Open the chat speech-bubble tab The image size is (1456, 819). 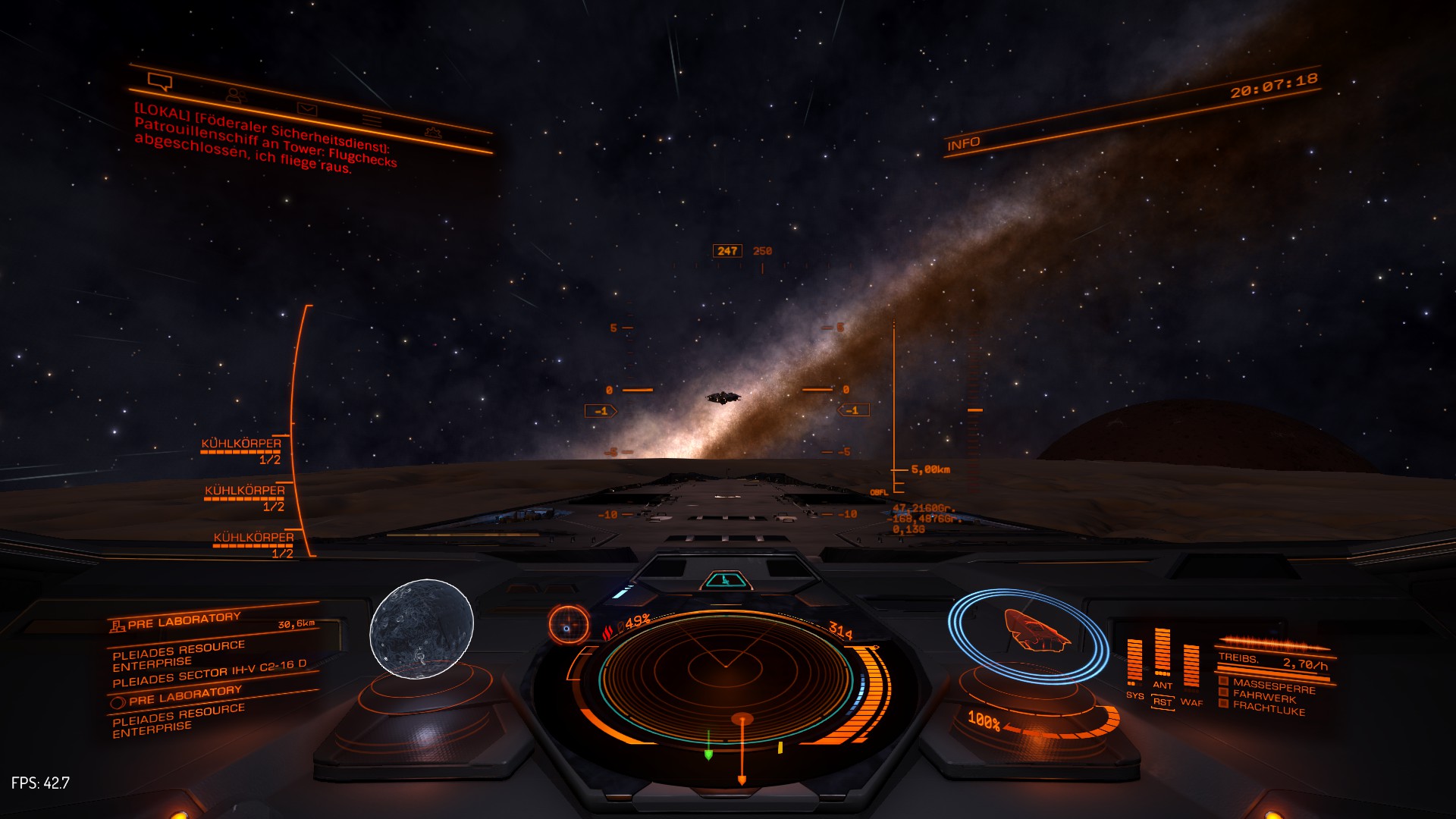pos(160,80)
